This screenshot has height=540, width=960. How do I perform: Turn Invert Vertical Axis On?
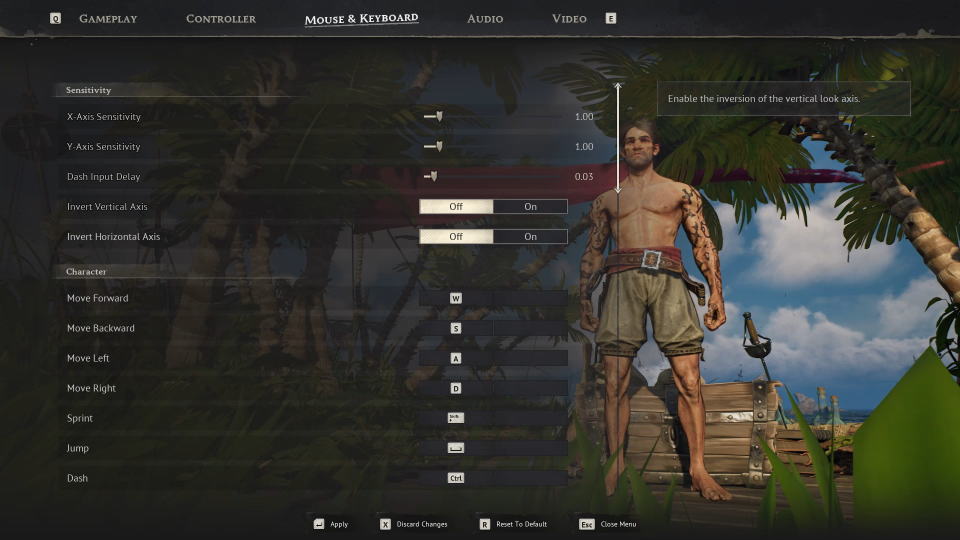point(530,207)
